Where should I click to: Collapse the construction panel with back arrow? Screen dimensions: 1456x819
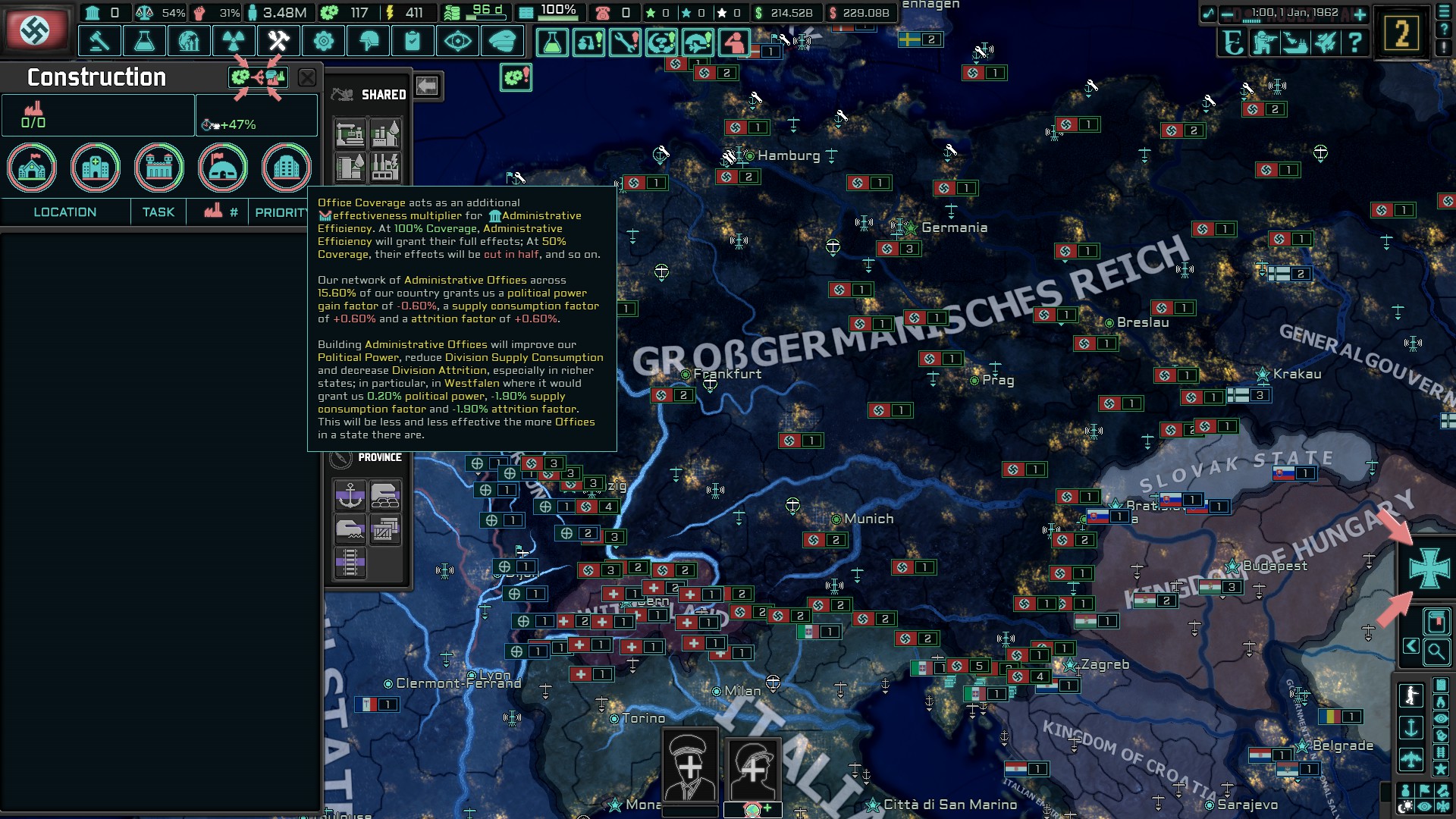428,86
